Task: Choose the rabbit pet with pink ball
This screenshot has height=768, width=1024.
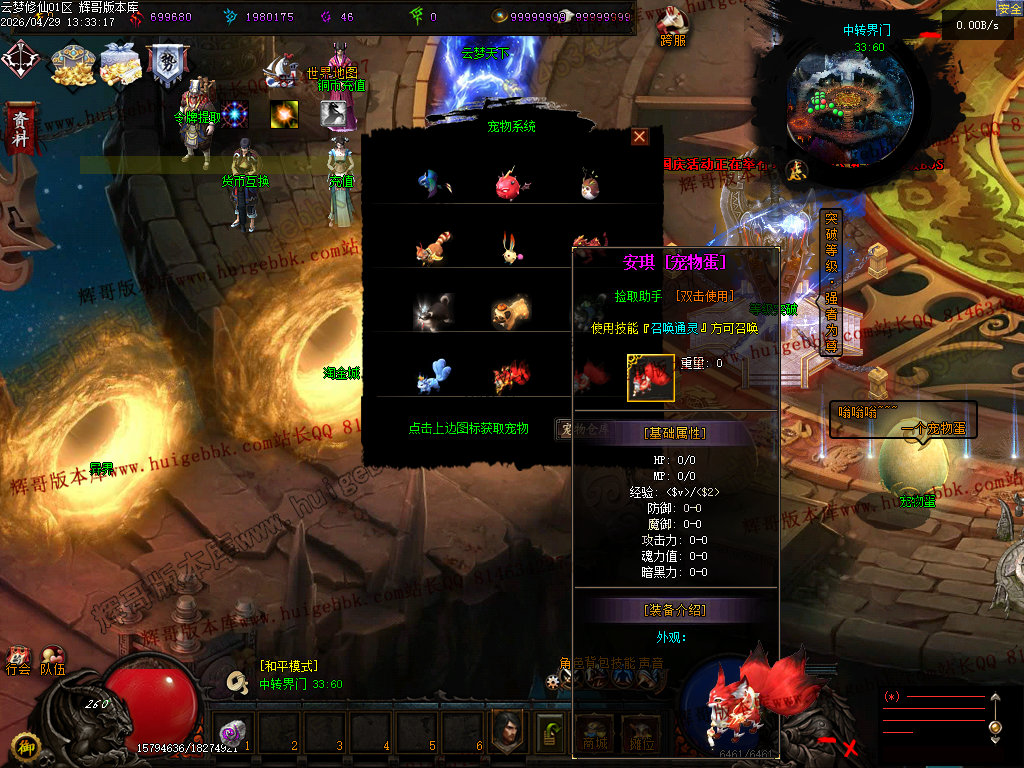Action: [512, 248]
